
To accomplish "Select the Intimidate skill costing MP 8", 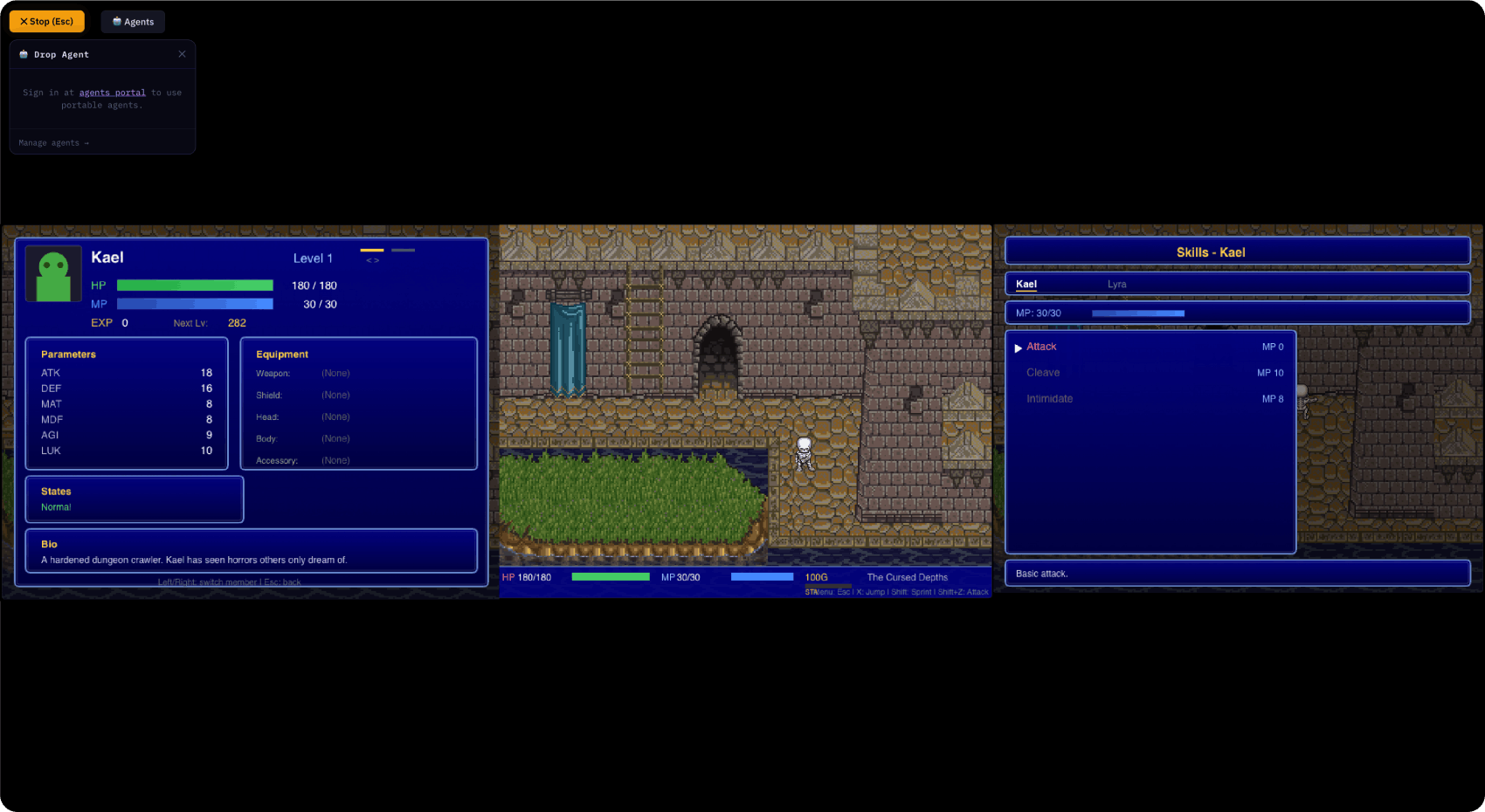I will pos(1049,398).
